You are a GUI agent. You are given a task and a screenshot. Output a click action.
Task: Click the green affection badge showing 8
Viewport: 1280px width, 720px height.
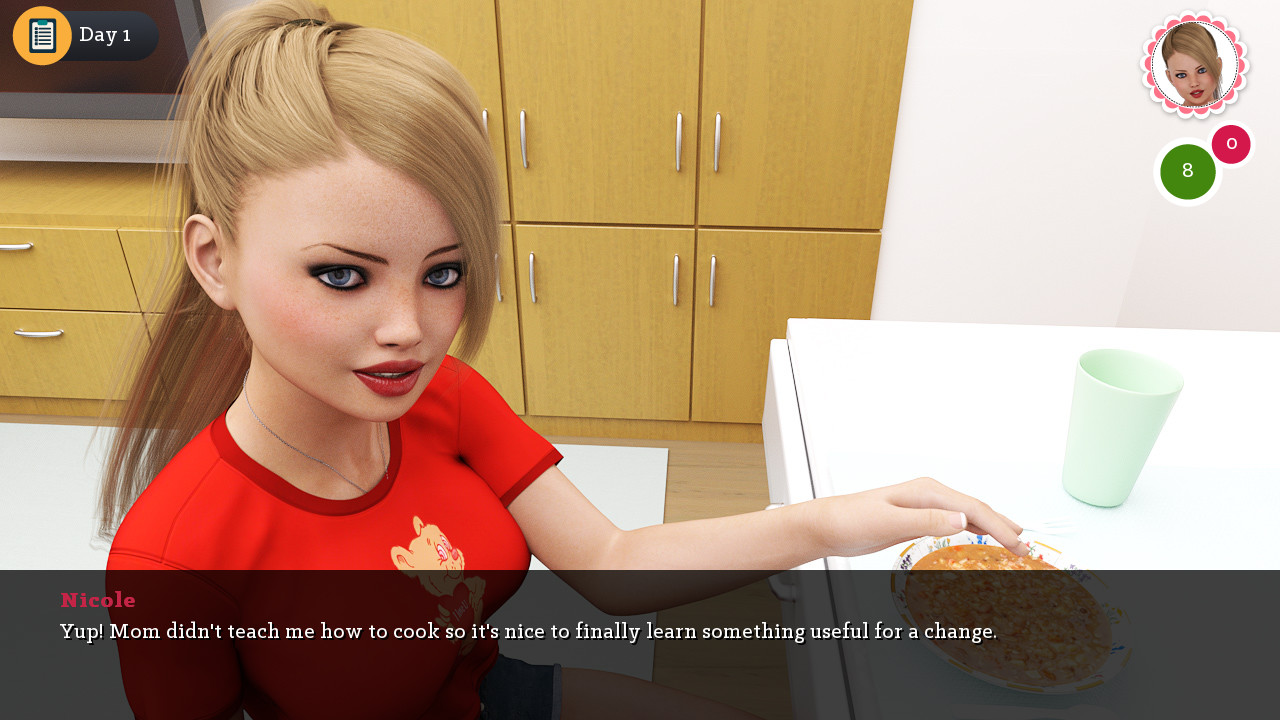tap(1187, 171)
